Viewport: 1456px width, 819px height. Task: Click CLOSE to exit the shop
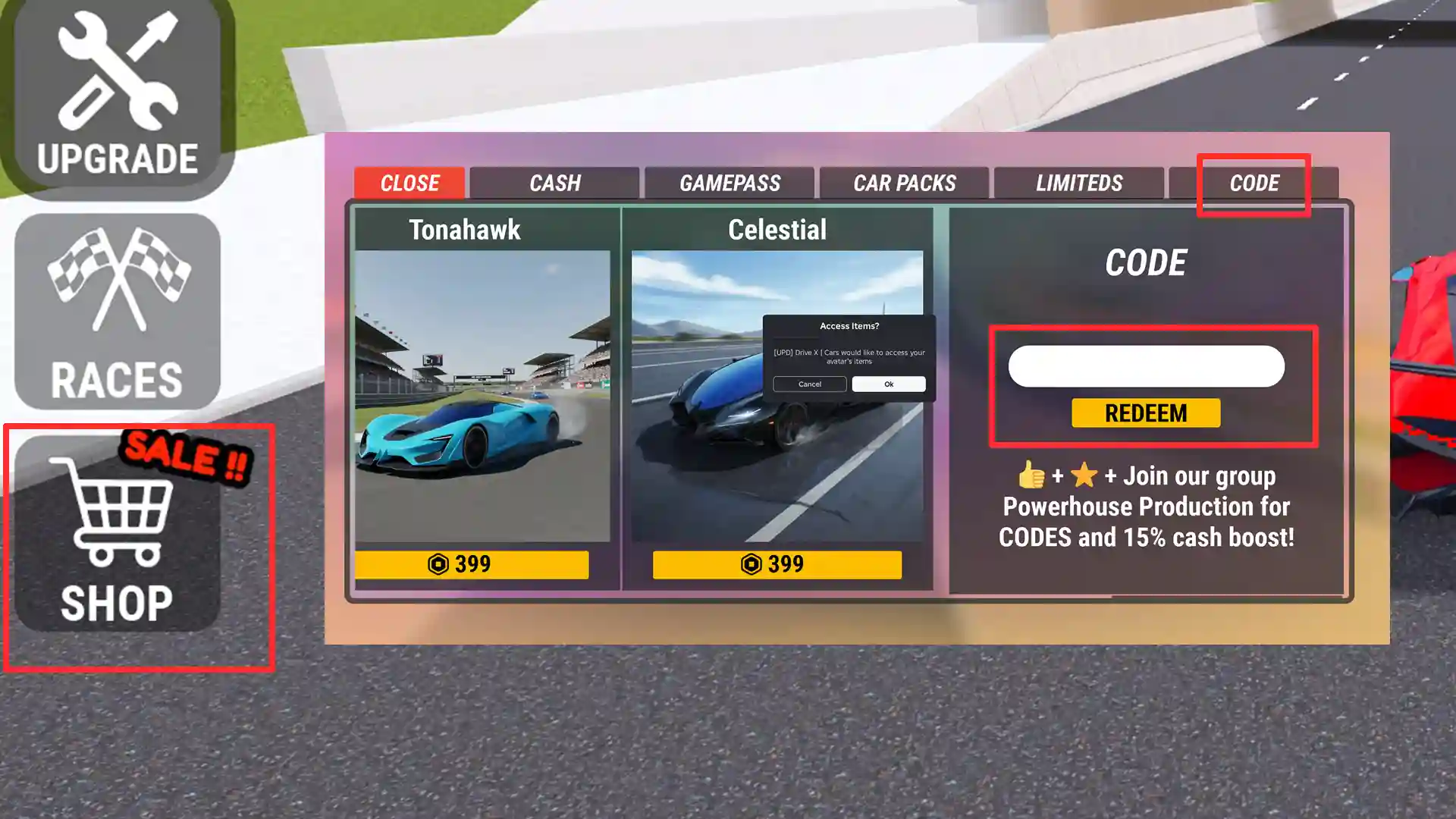[409, 183]
